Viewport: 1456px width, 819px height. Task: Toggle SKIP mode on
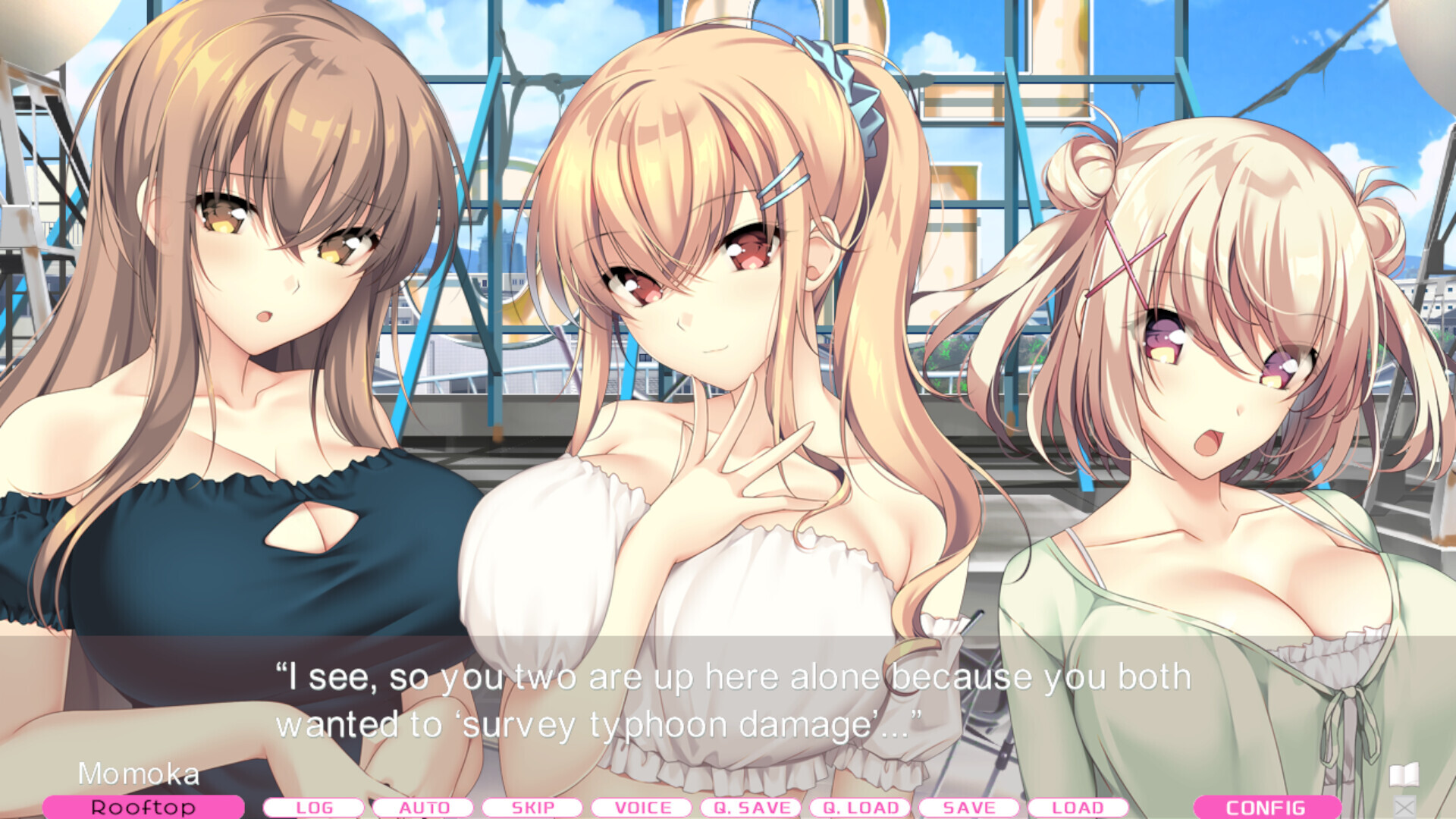pyautogui.click(x=534, y=808)
